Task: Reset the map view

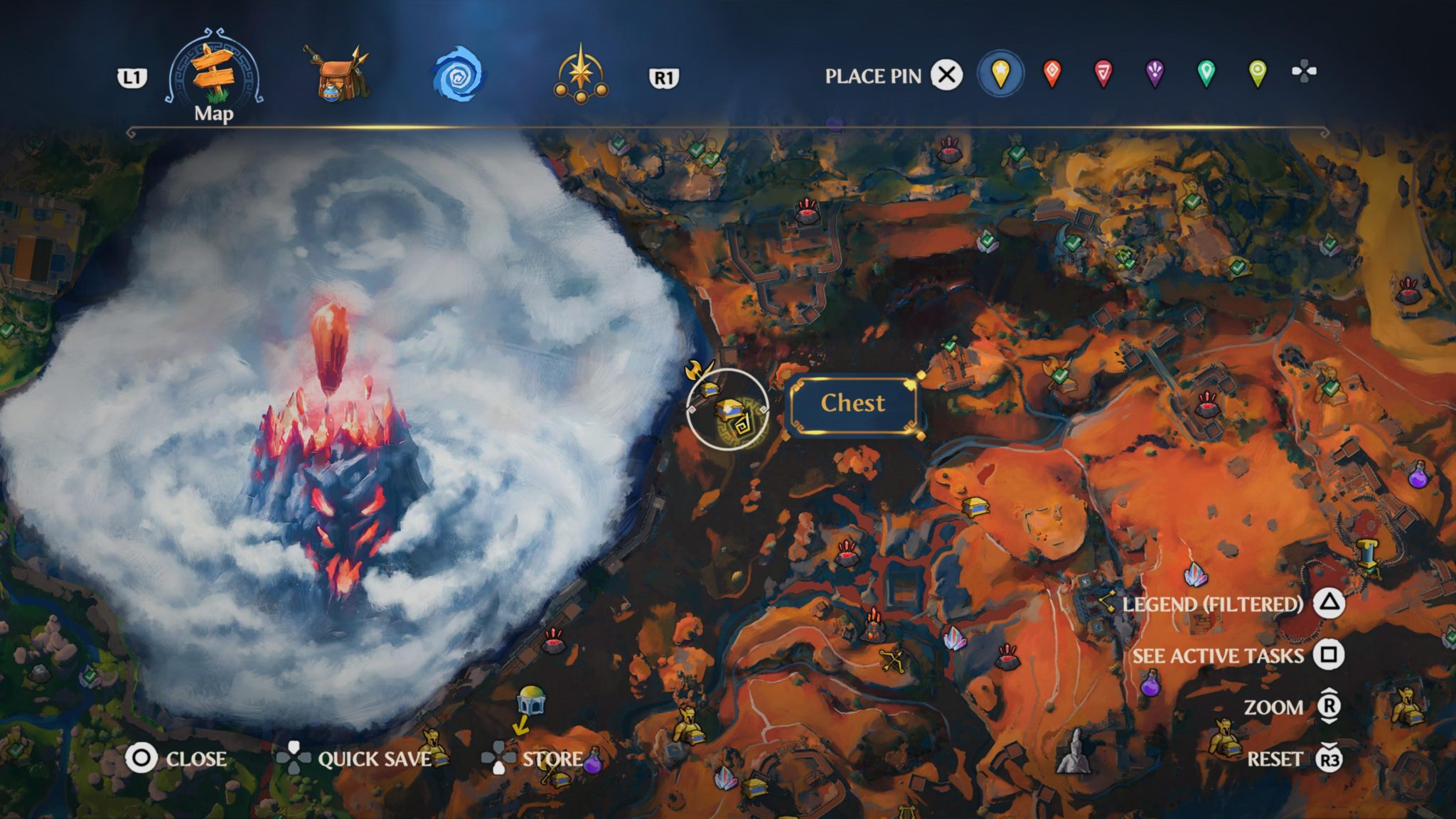Action: [1275, 759]
